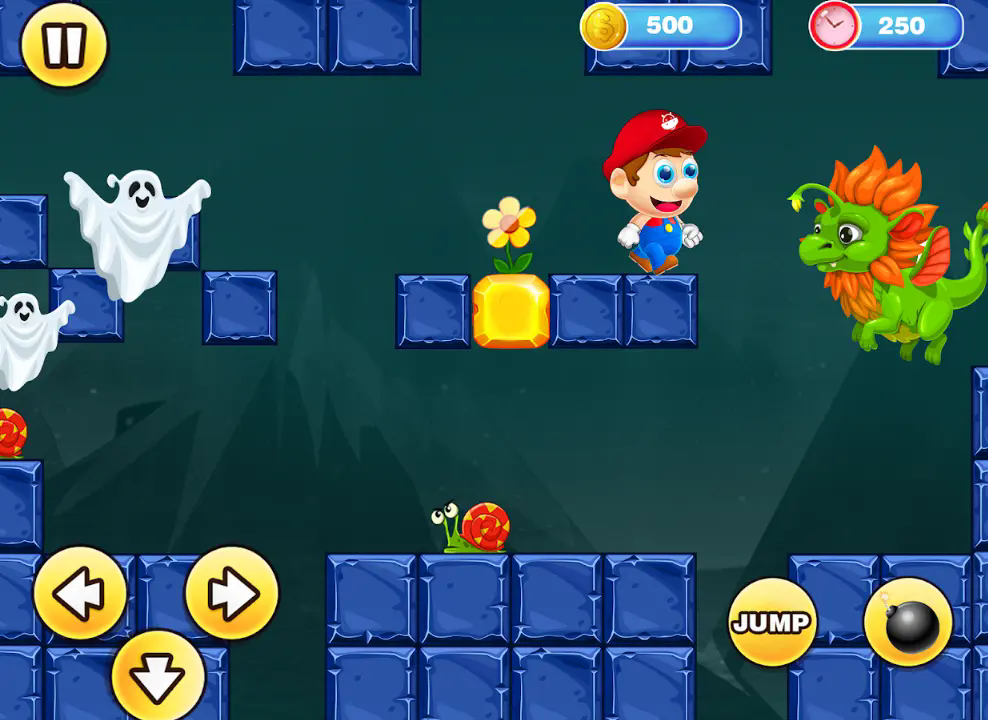Hit the yellow JUMP button
This screenshot has width=988, height=720.
pyautogui.click(x=771, y=622)
